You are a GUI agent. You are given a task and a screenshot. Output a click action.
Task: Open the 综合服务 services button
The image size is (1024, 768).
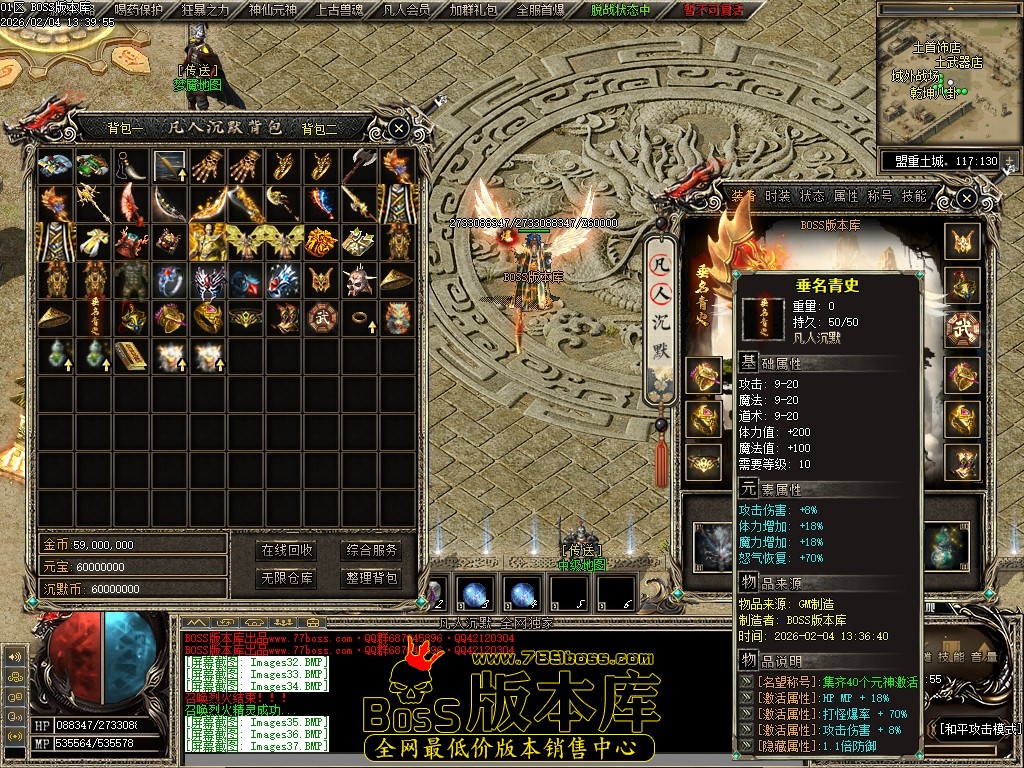pyautogui.click(x=372, y=550)
